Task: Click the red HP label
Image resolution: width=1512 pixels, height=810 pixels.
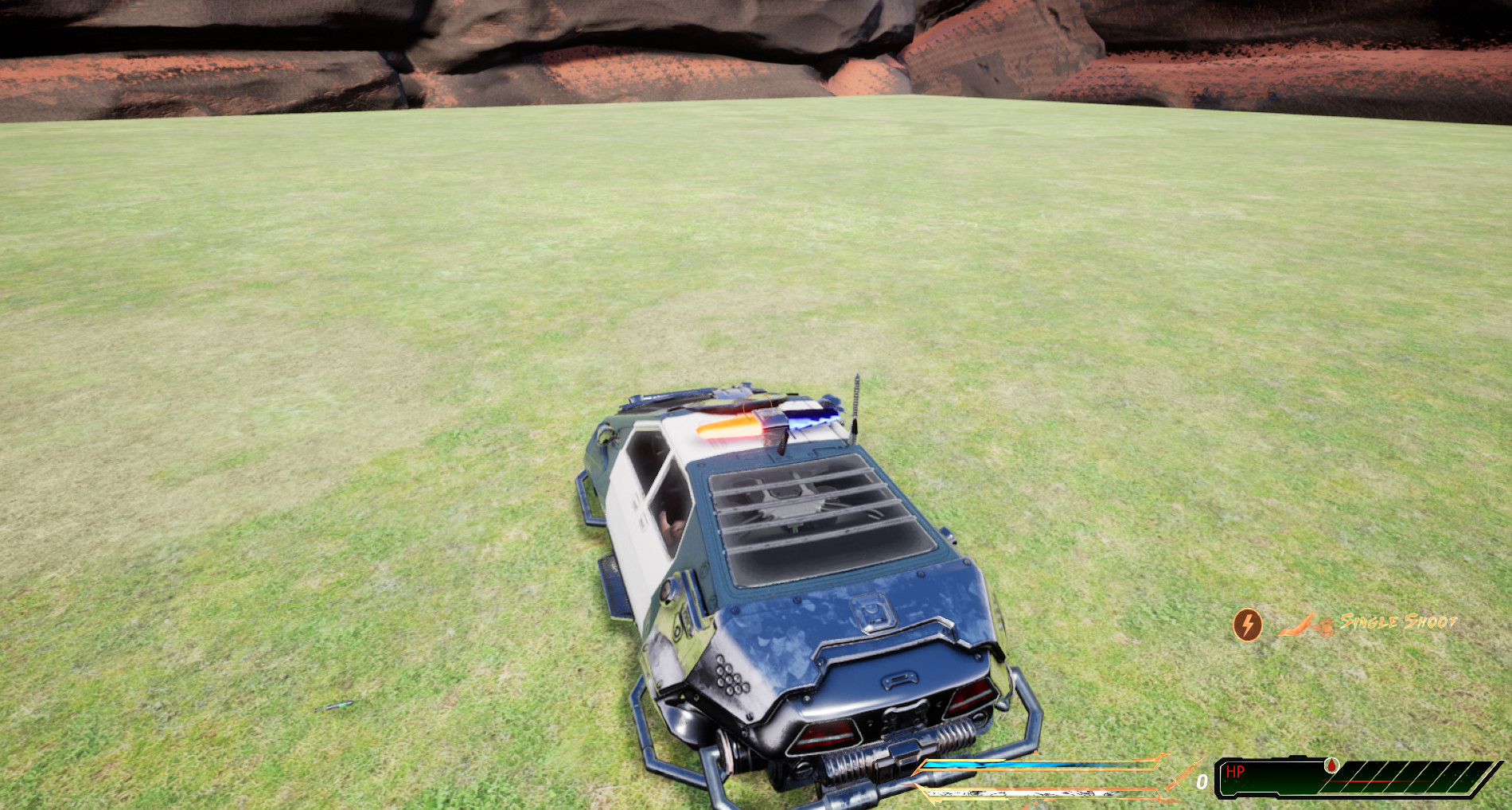Action: [1236, 770]
